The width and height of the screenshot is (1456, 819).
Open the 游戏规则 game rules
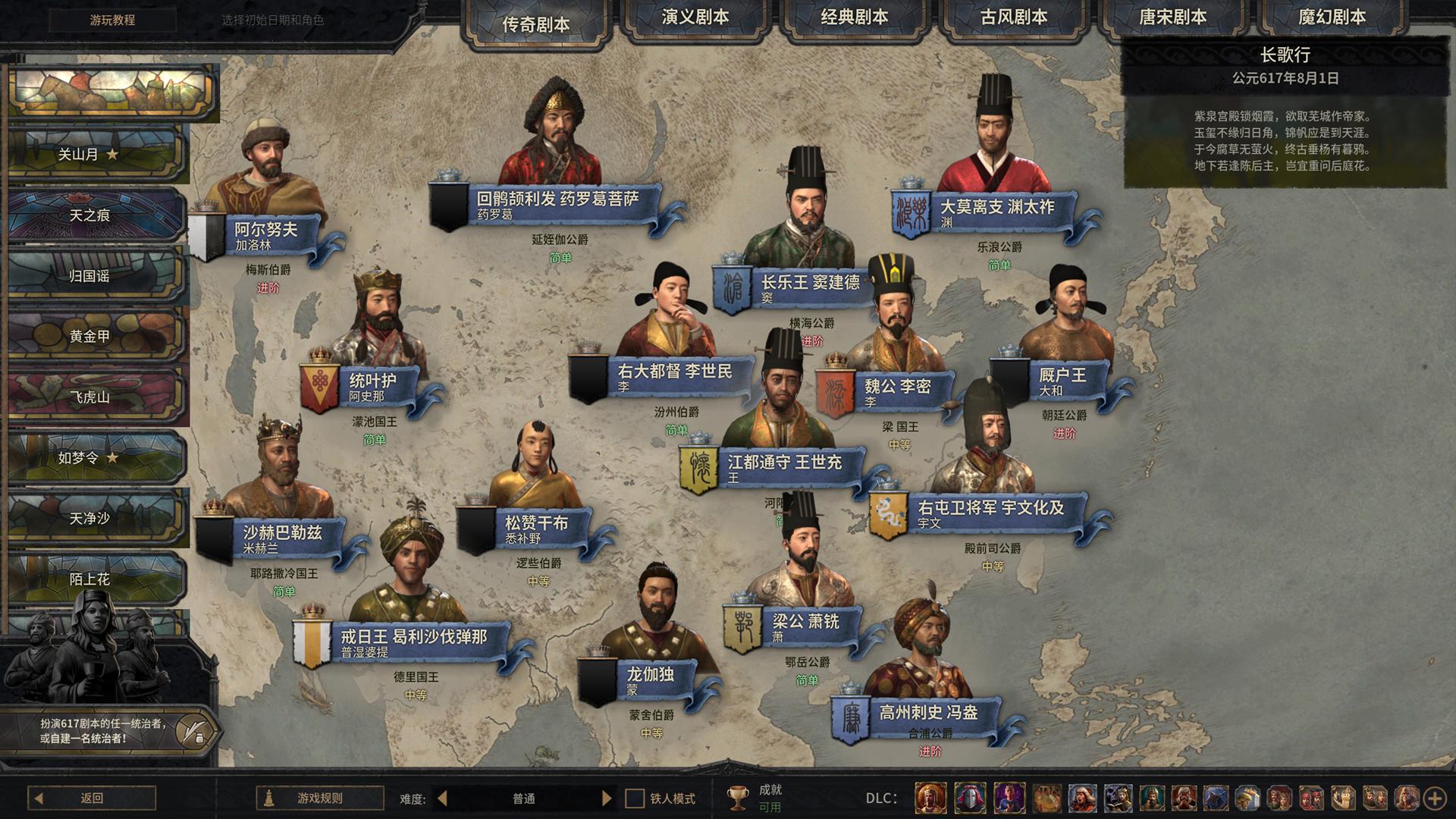click(x=319, y=798)
